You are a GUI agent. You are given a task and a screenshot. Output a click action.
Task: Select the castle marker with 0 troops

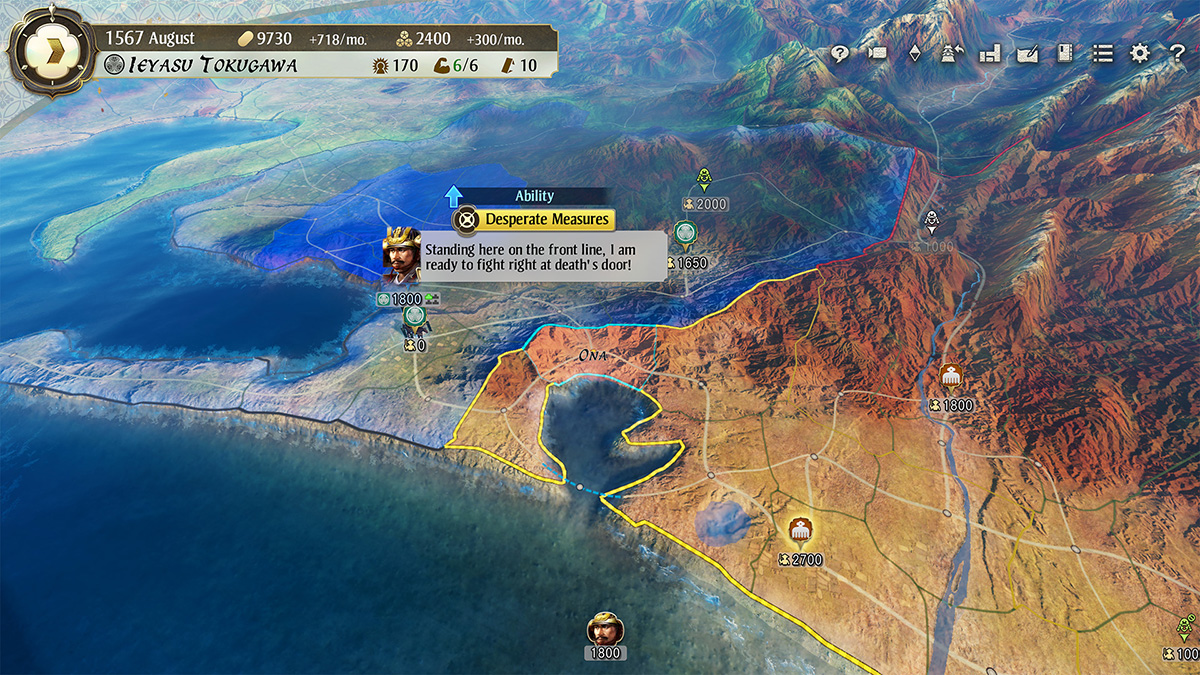coord(415,320)
